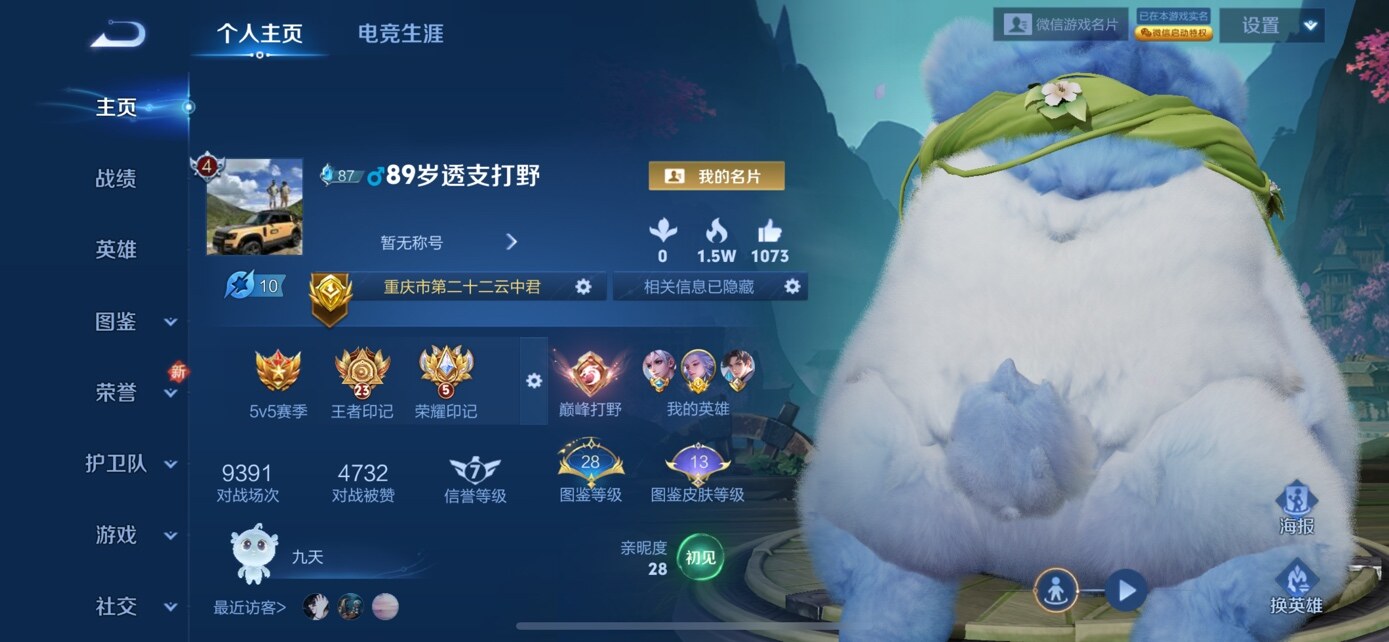Expand the 护卫队 sidebar entry

point(132,464)
